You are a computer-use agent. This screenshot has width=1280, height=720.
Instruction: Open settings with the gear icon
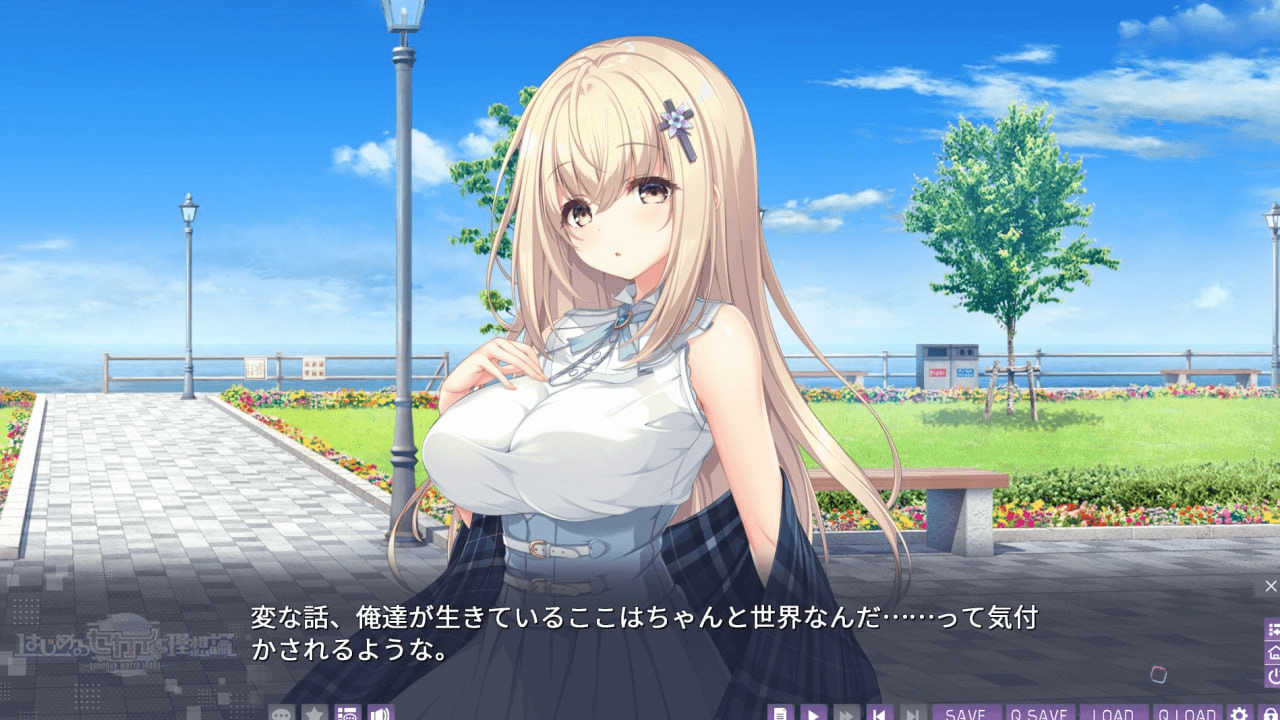[x=1239, y=713]
